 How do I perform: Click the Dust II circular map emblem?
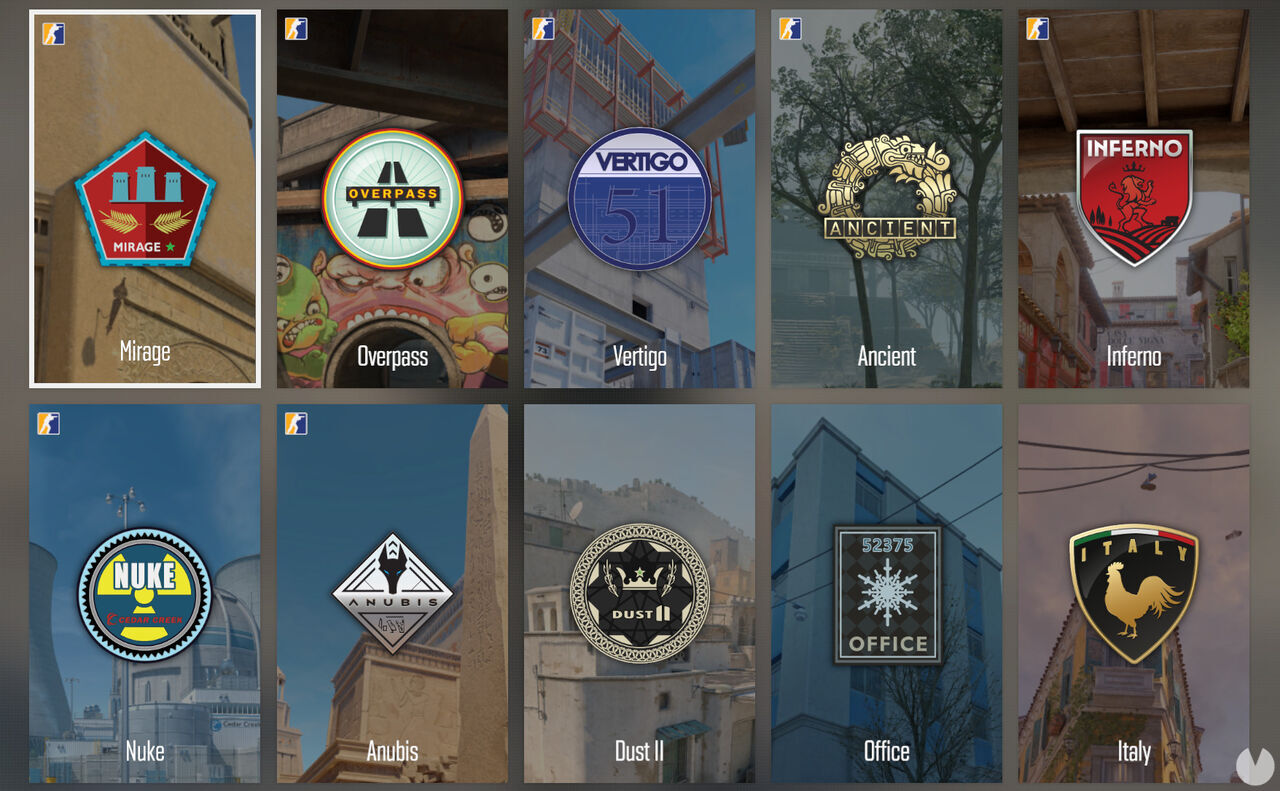pos(639,595)
